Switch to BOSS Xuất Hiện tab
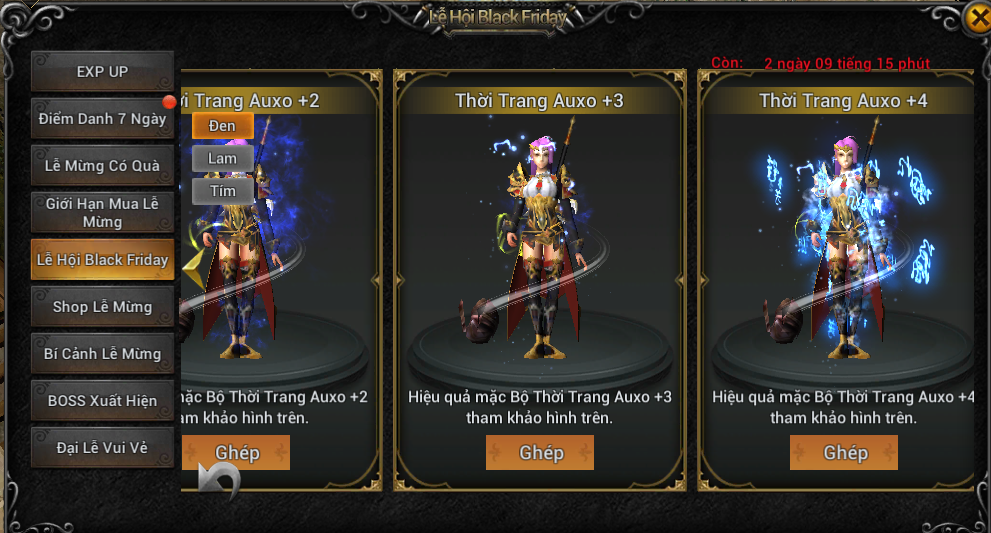The width and height of the screenshot is (991, 533). (102, 401)
